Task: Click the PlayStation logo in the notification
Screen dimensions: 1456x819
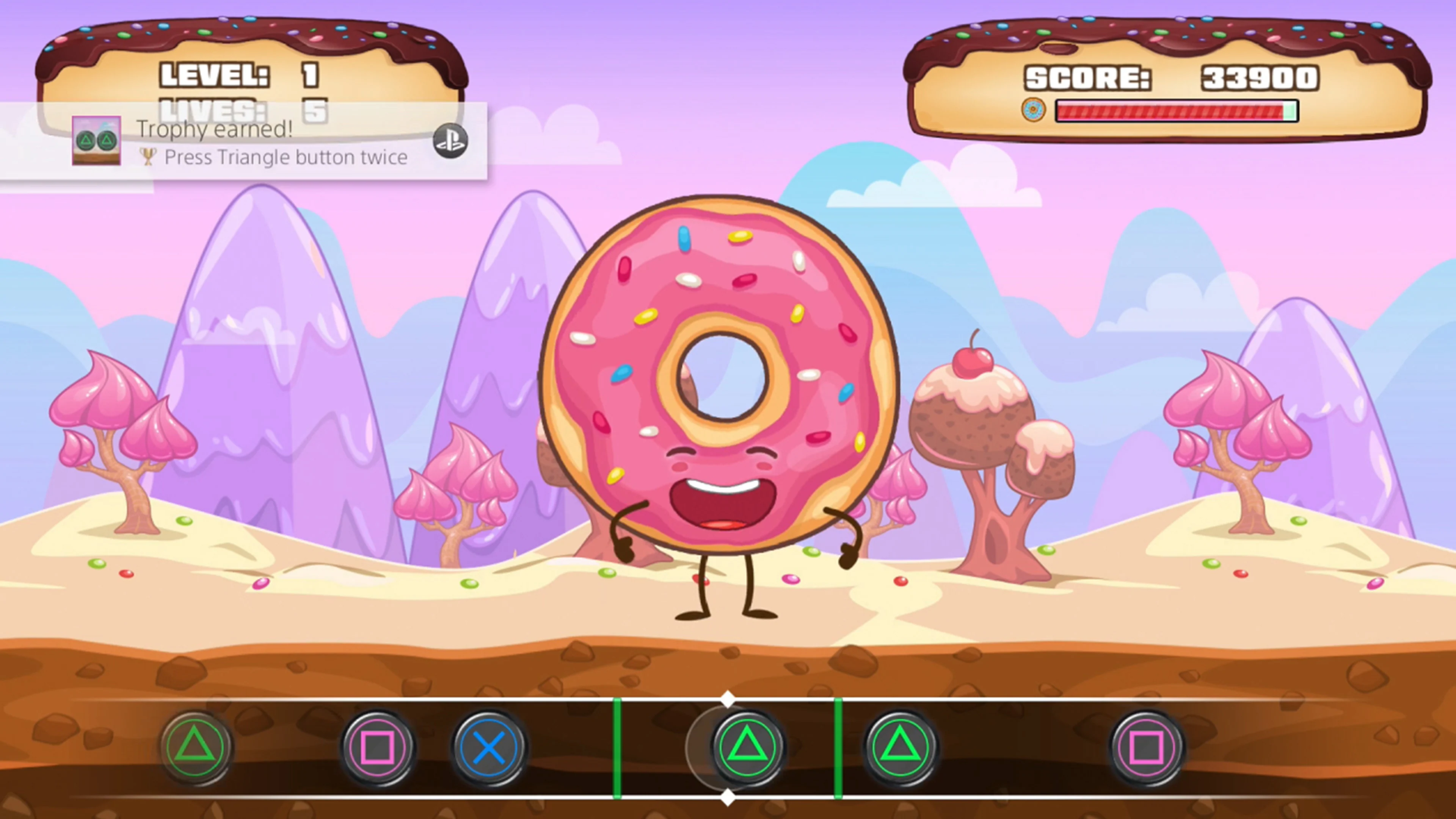Action: coord(450,141)
